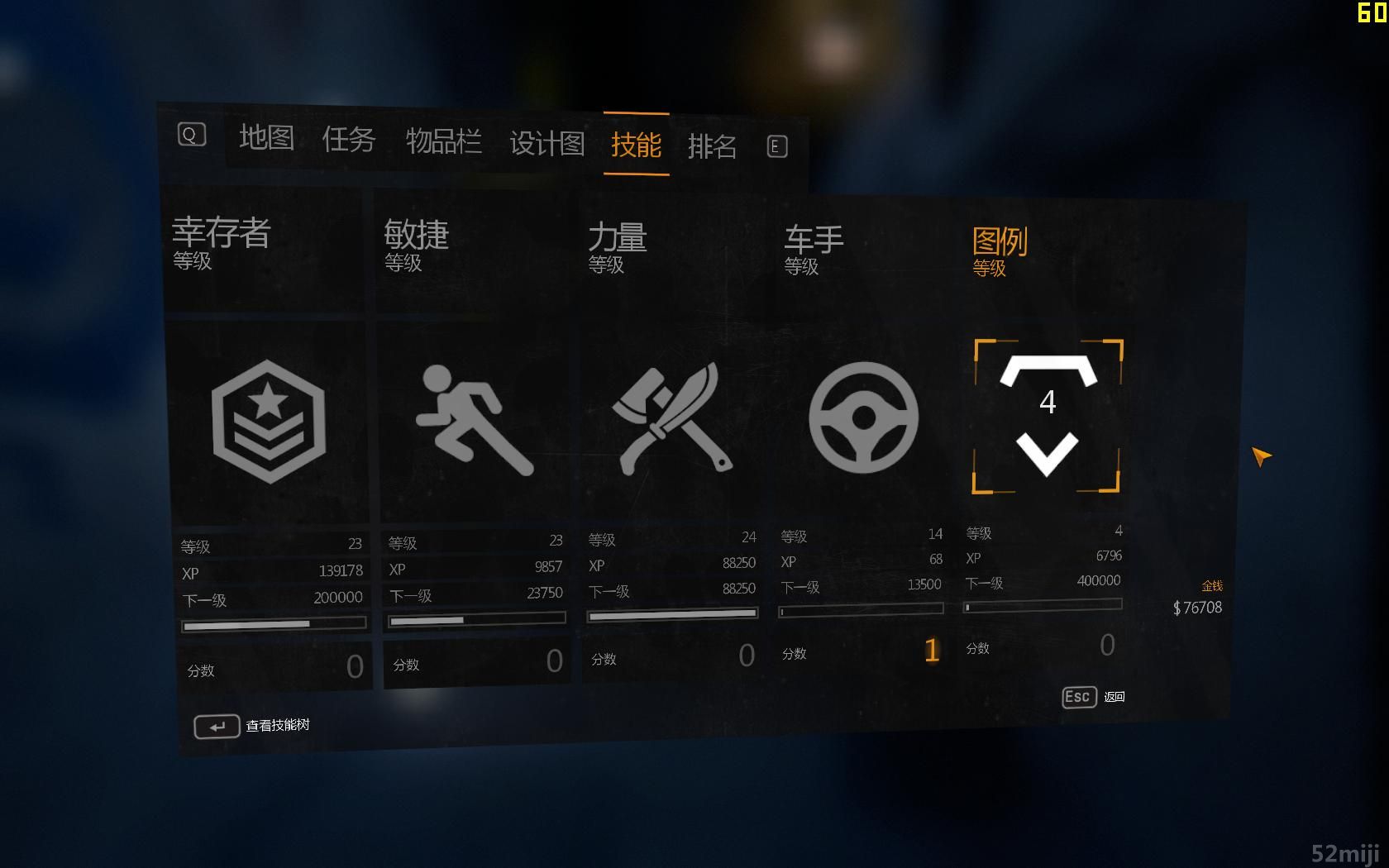Select the 物品栏 tab
This screenshot has width=1389, height=868.
point(443,141)
